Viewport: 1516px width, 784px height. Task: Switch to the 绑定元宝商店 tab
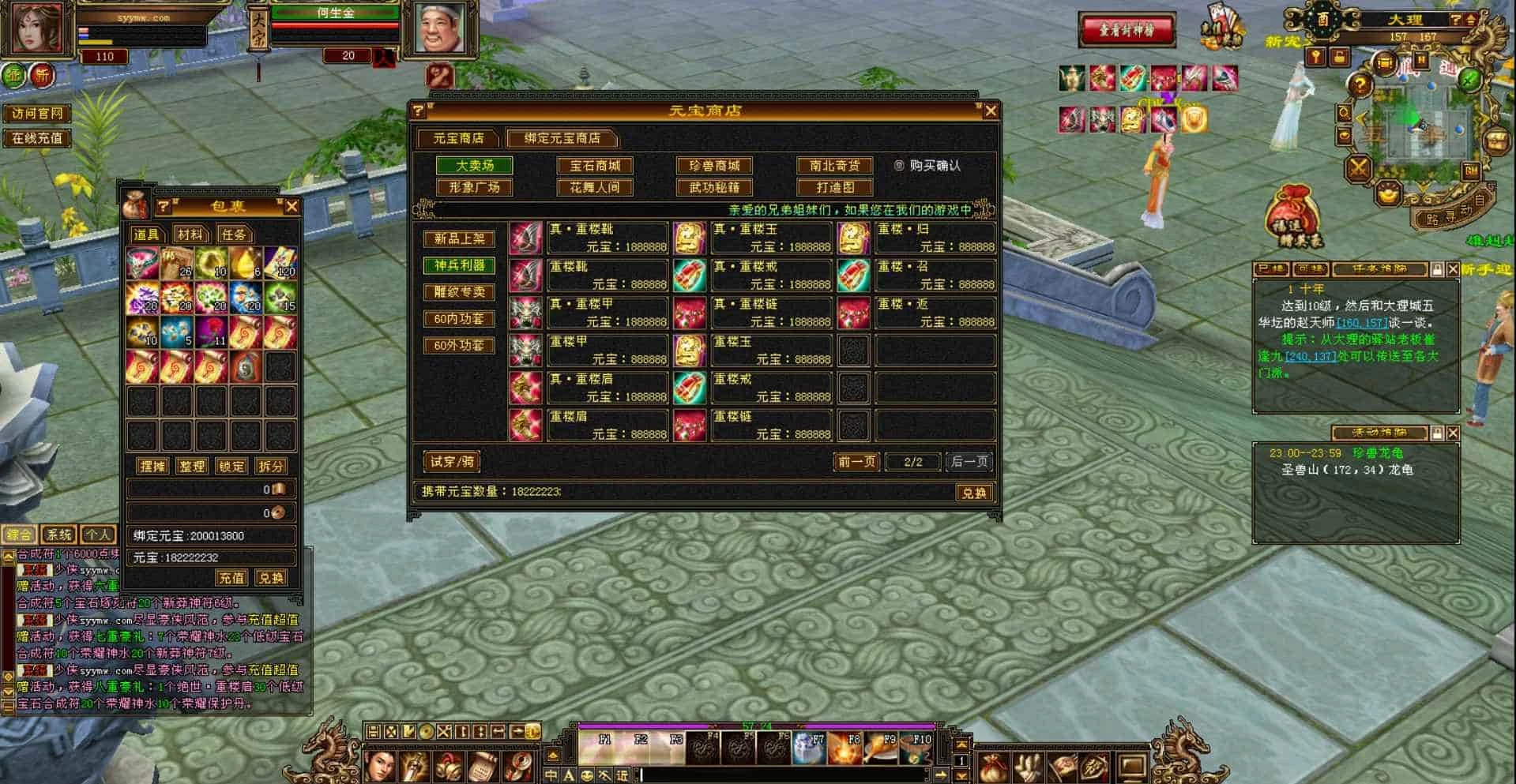click(562, 138)
